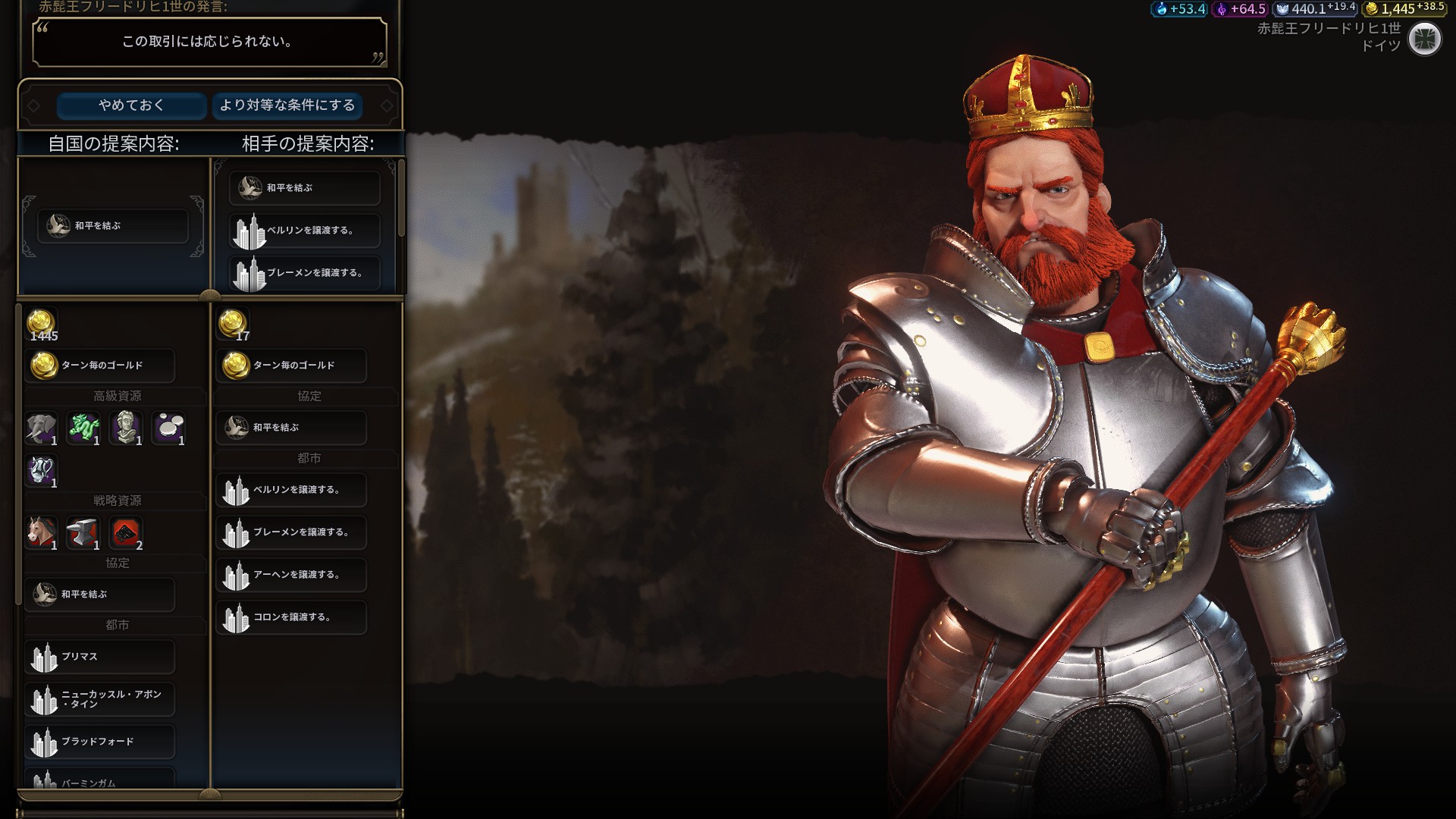Offer the horses strategic resource
This screenshot has height=819, width=1456.
42,533
